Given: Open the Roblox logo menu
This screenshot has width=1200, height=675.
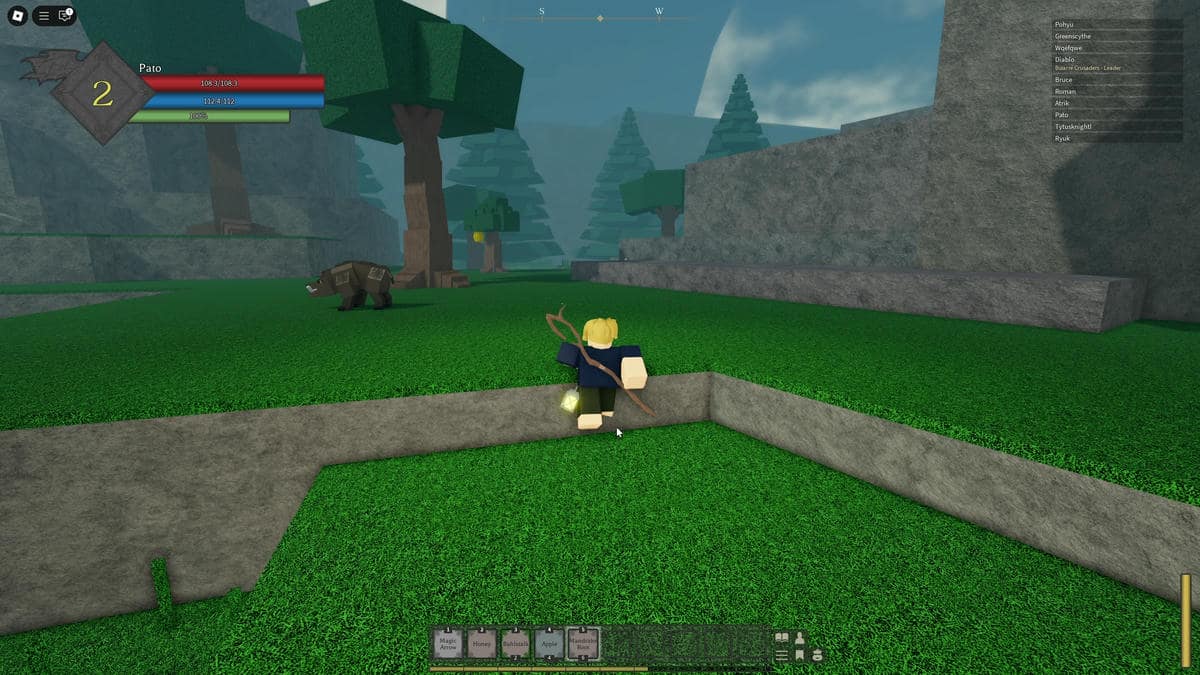Looking at the screenshot, I should pyautogui.click(x=17, y=16).
